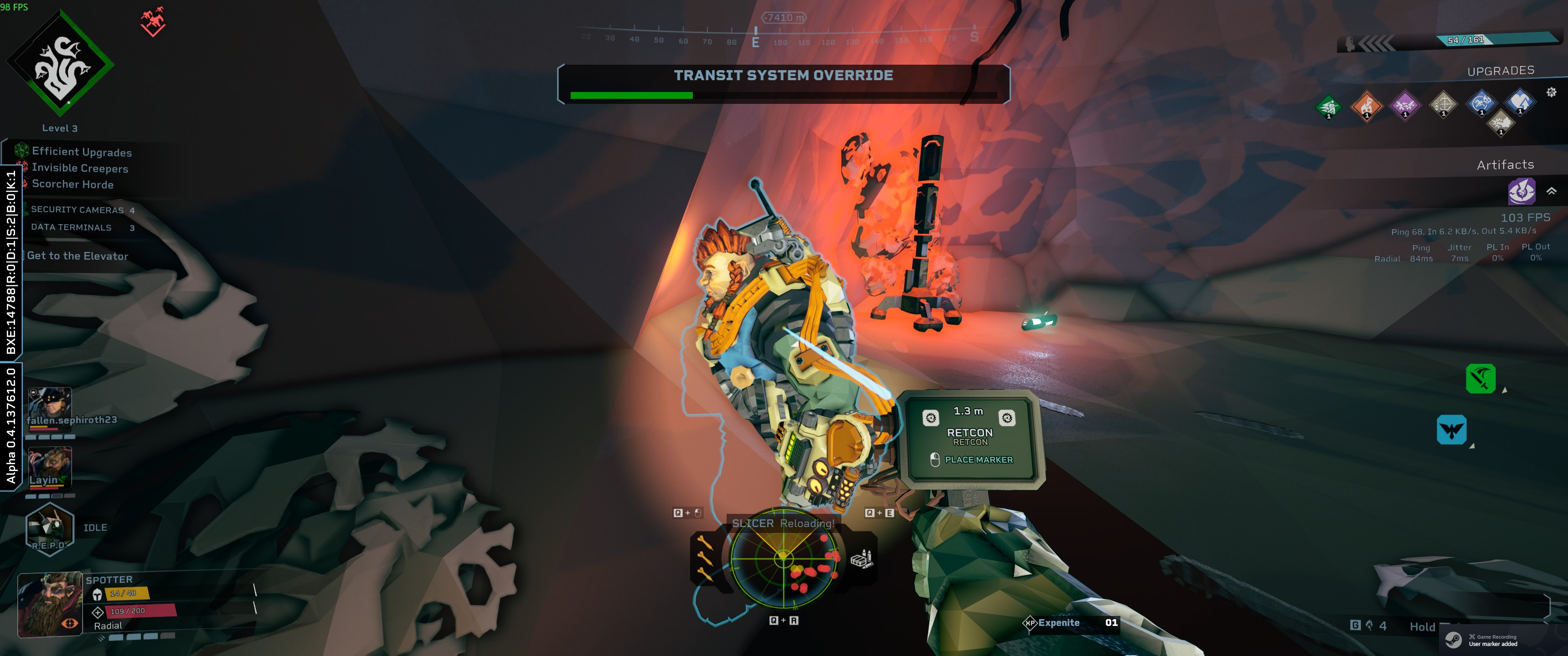
Task: Click the purple crossed weapons upgrade
Action: (x=1405, y=105)
